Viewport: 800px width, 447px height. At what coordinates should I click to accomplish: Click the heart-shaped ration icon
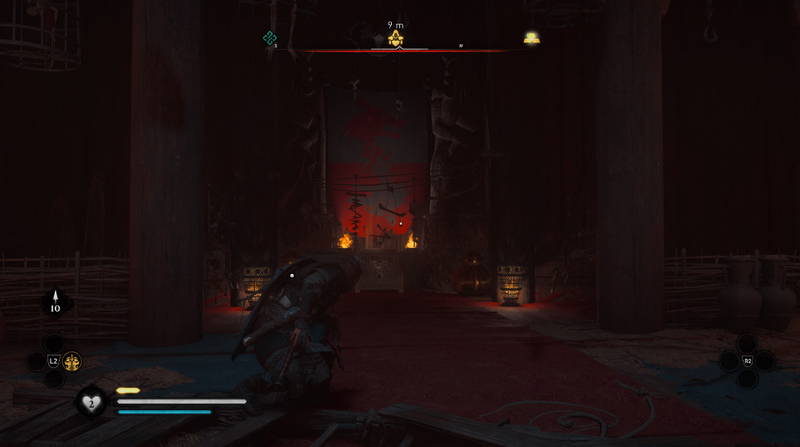pyautogui.click(x=90, y=401)
